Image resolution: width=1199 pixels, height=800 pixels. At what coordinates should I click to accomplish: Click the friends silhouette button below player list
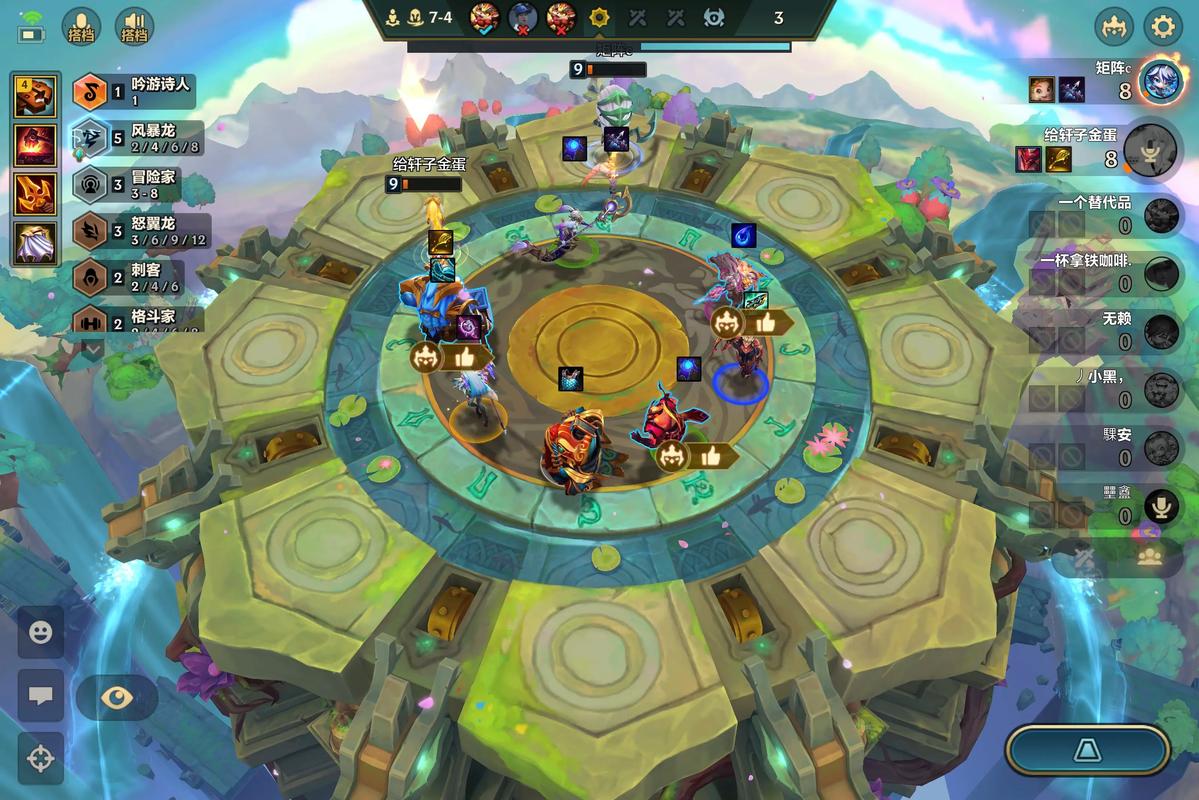point(1150,558)
